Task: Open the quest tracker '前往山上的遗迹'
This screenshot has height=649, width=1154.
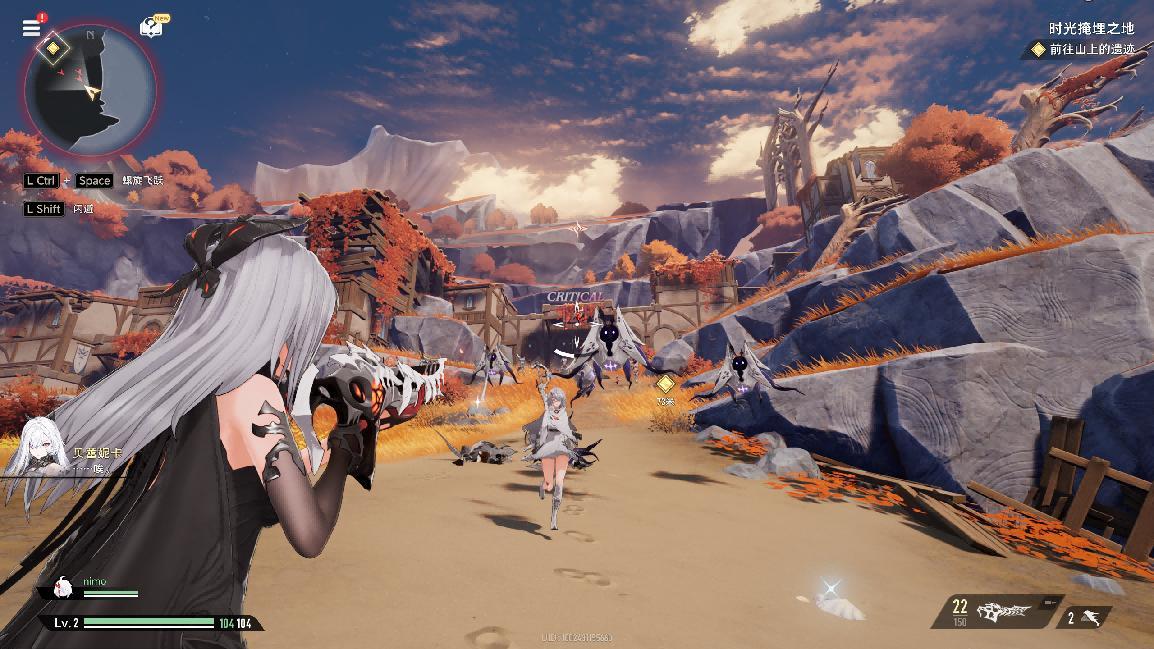Action: (x=1085, y=49)
